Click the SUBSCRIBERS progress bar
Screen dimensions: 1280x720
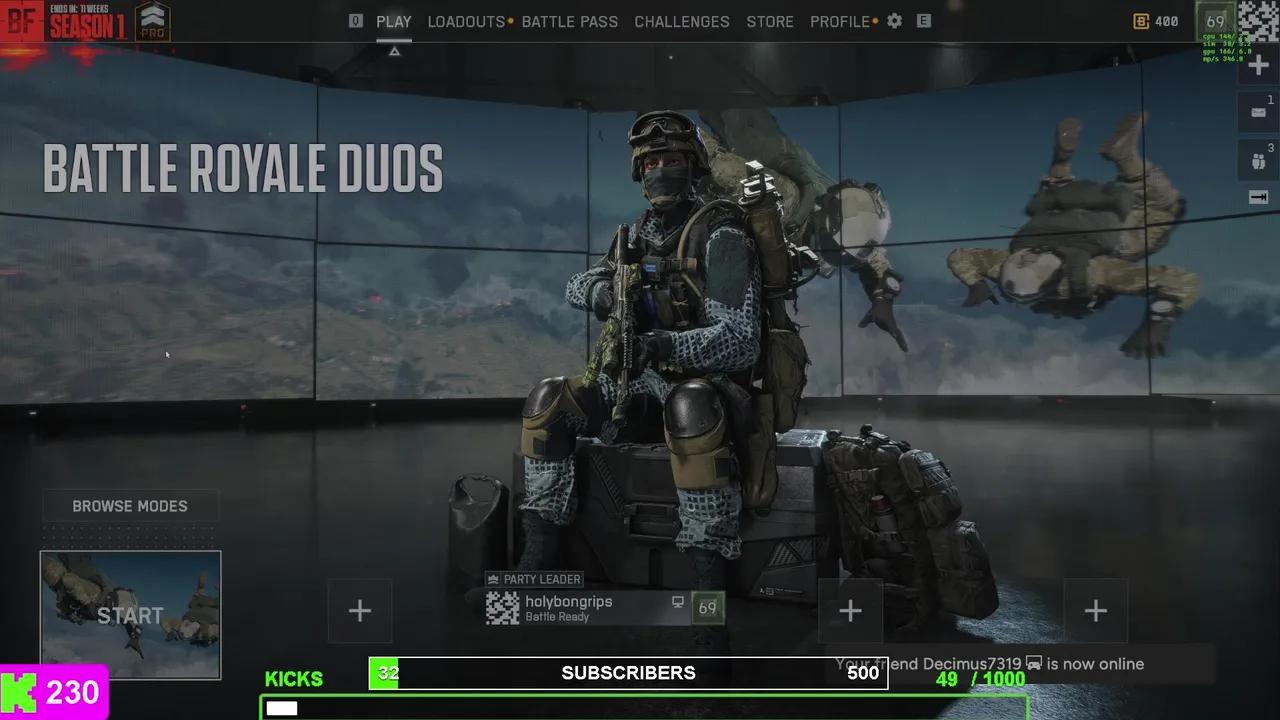[x=628, y=673]
